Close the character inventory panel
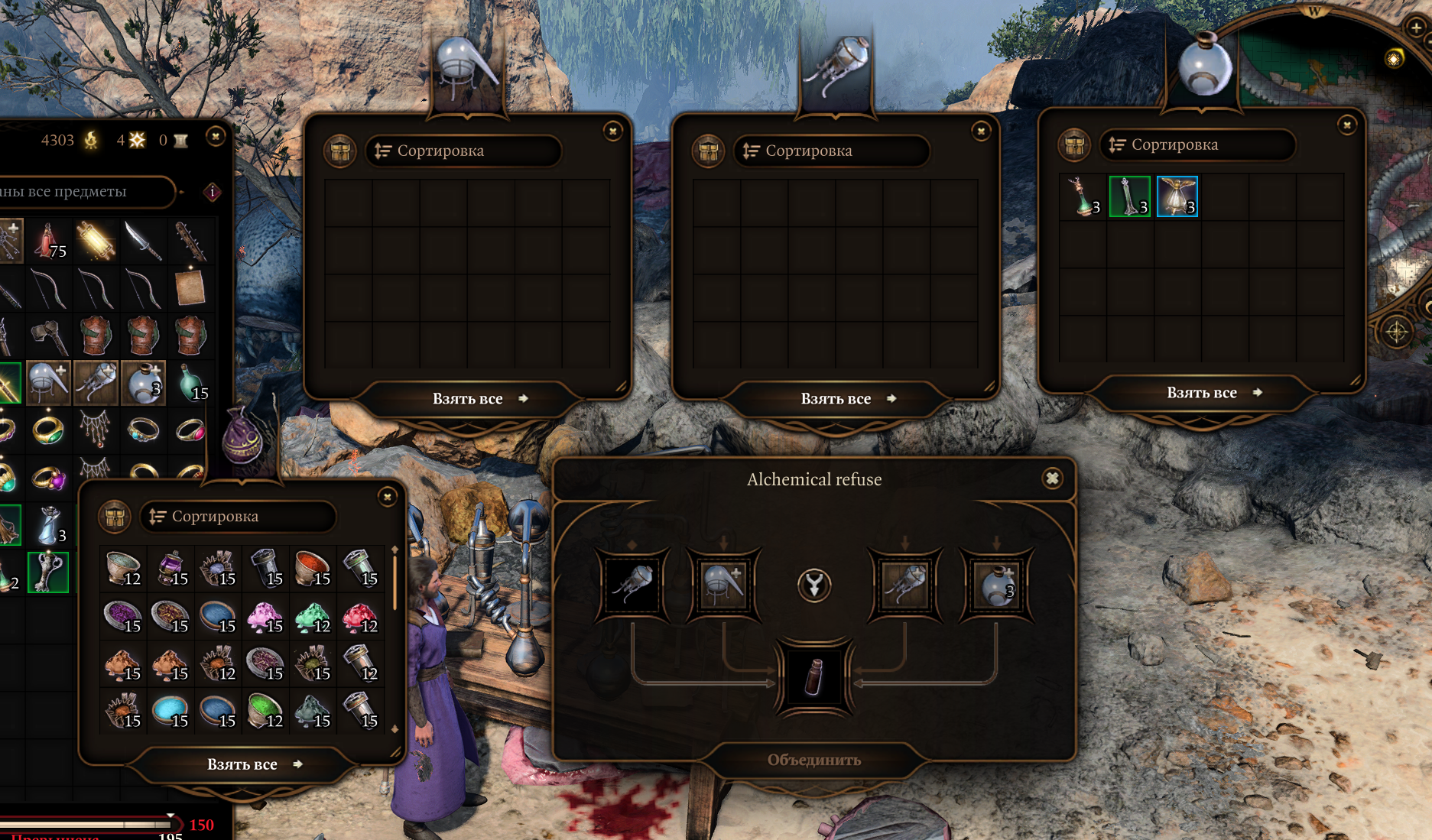 coord(216,137)
